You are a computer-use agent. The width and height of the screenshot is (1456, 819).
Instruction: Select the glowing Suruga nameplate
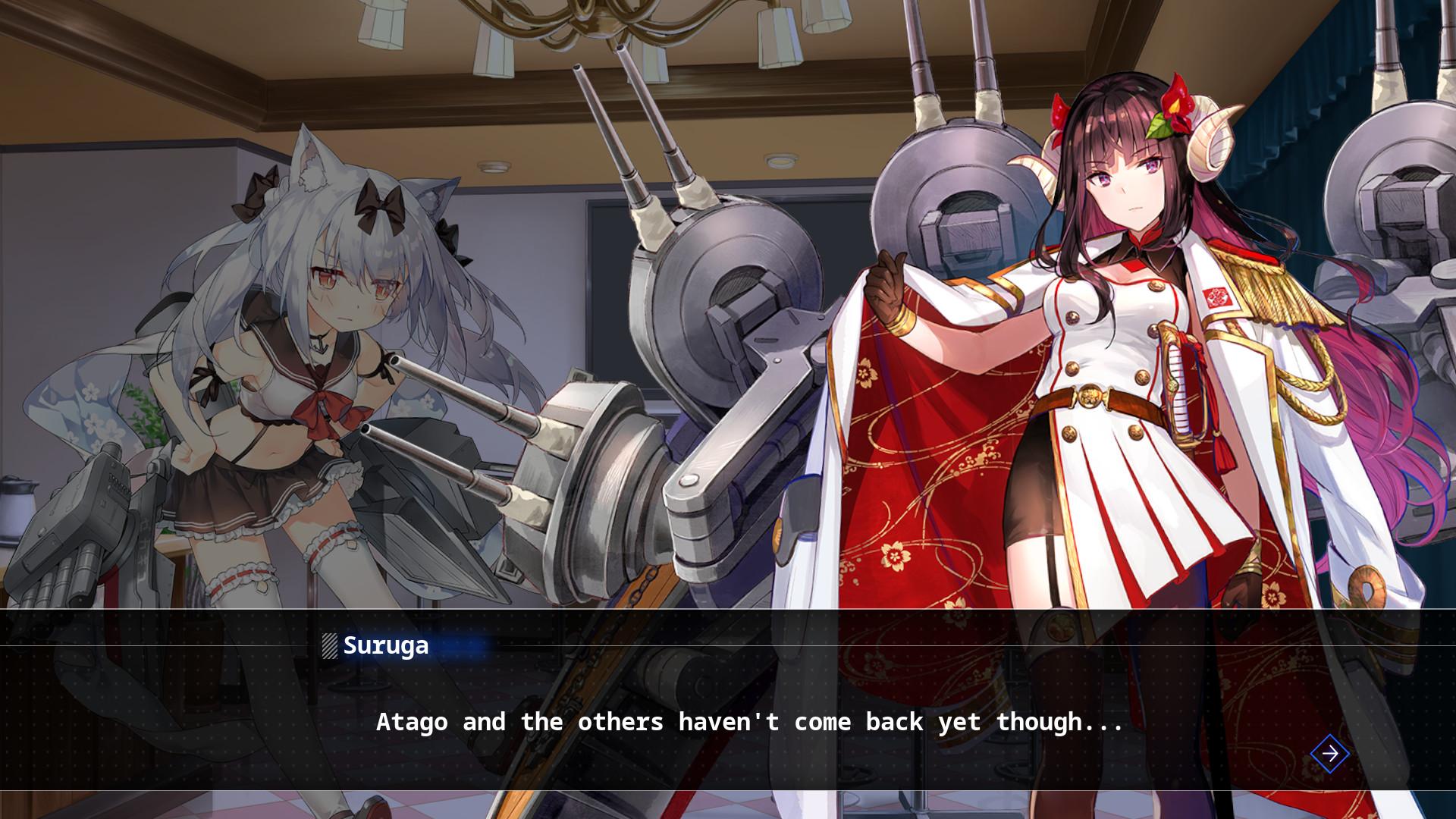(x=385, y=646)
